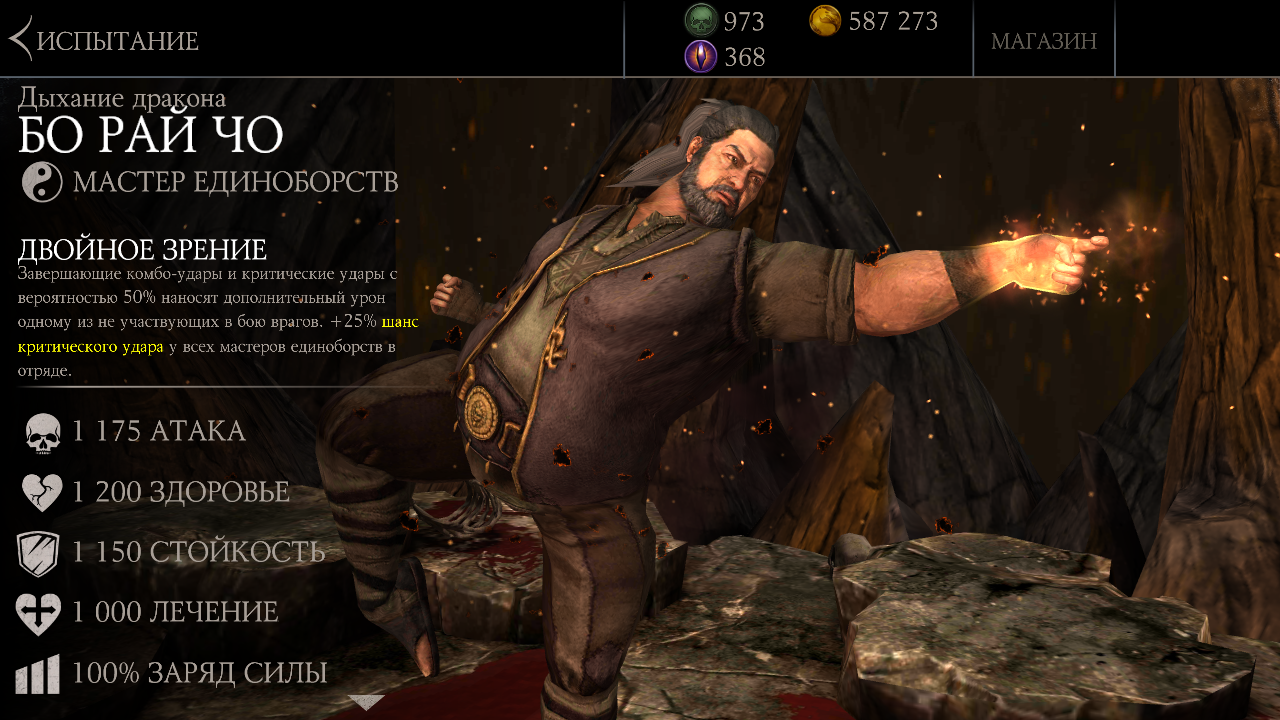The image size is (1280, 720).
Task: Expand stats with the down arrow
Action: click(x=366, y=702)
